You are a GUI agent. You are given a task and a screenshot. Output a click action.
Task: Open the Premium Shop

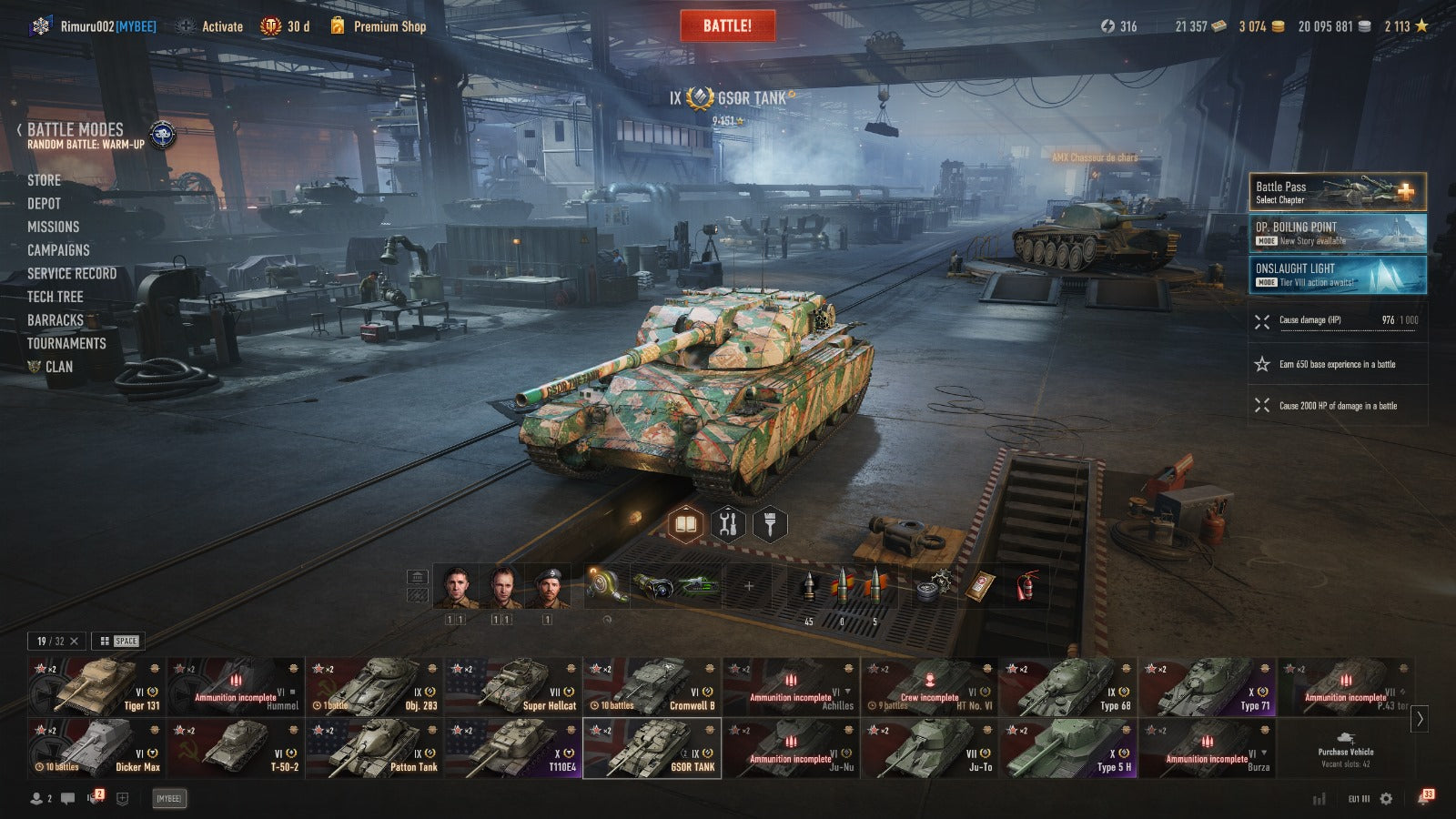389,26
